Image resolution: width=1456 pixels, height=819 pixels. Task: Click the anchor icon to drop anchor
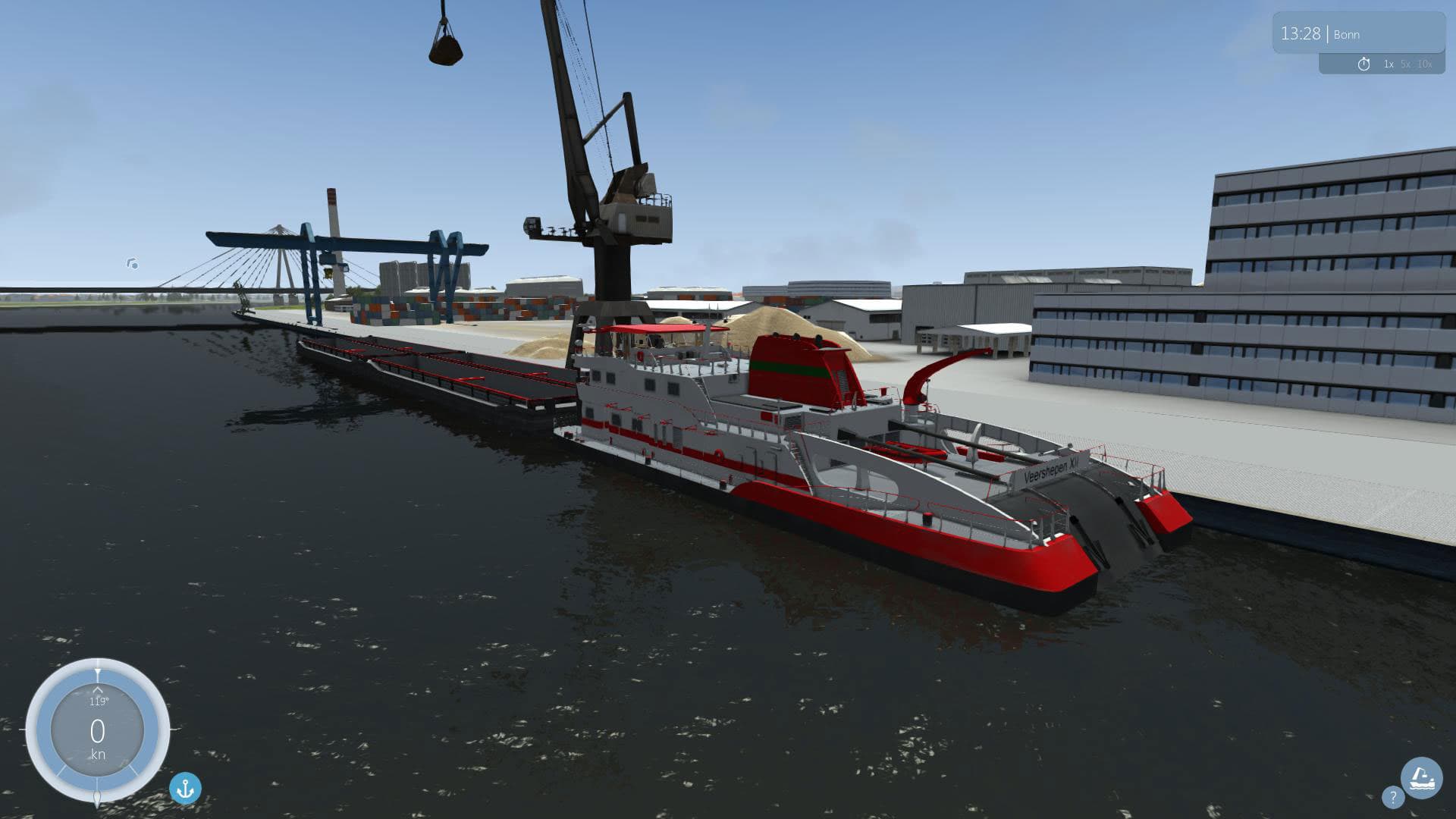[x=184, y=789]
